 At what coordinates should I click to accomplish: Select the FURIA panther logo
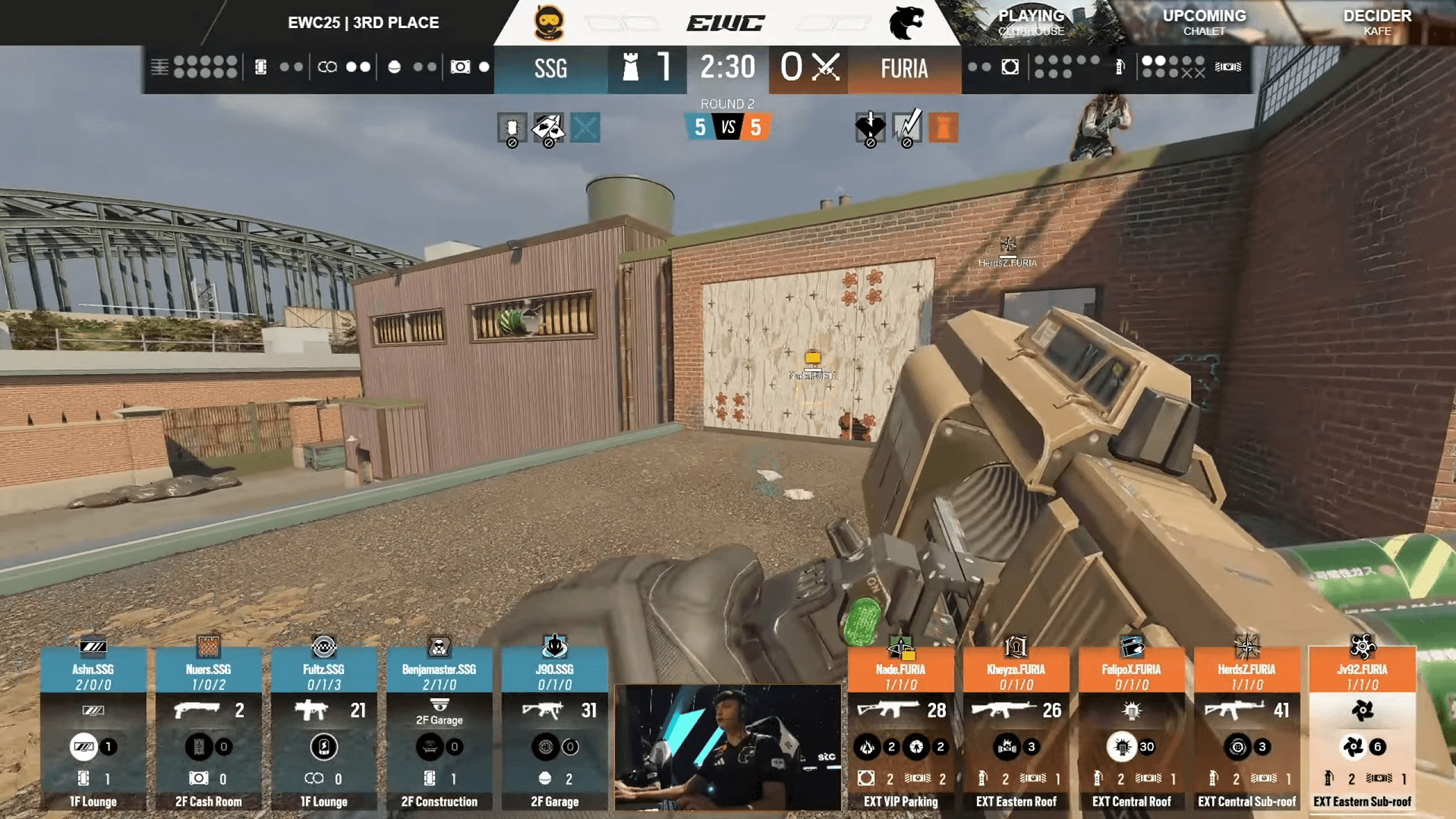(x=906, y=23)
